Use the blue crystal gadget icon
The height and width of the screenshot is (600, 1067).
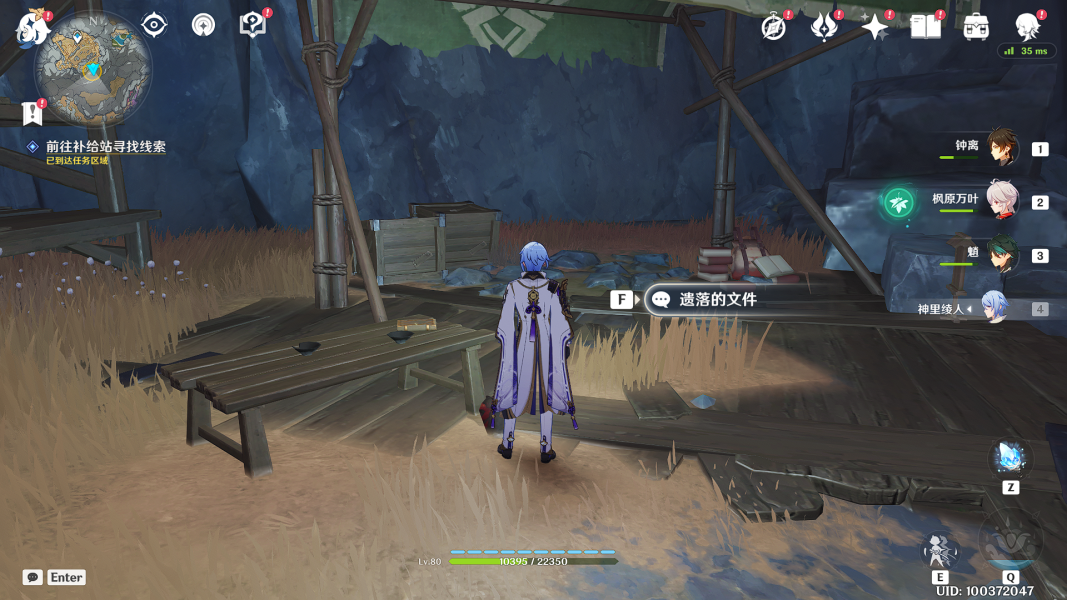1010,457
